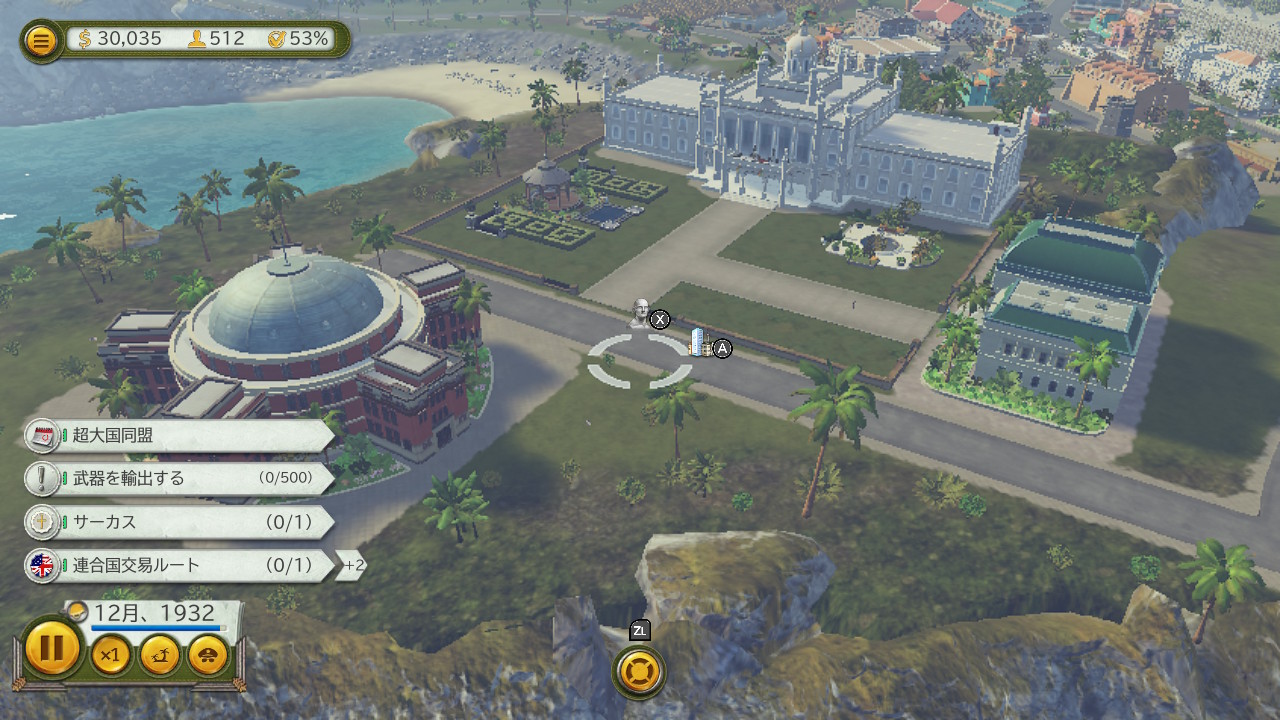Viewport: 1280px width, 720px height.
Task: View the 連合国交易ルート task
Action: click(180, 565)
